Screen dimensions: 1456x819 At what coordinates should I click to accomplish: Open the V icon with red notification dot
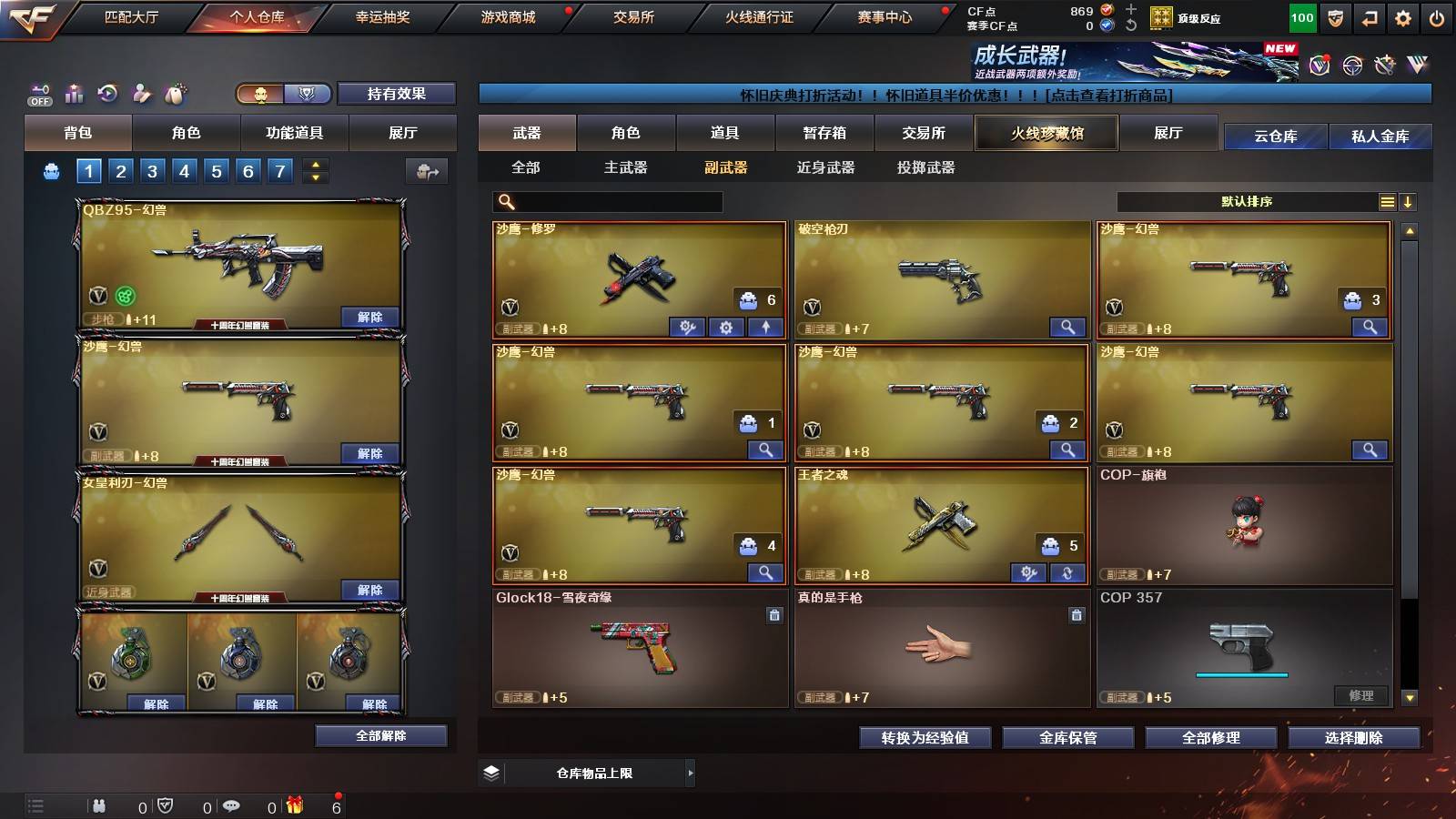click(1321, 66)
